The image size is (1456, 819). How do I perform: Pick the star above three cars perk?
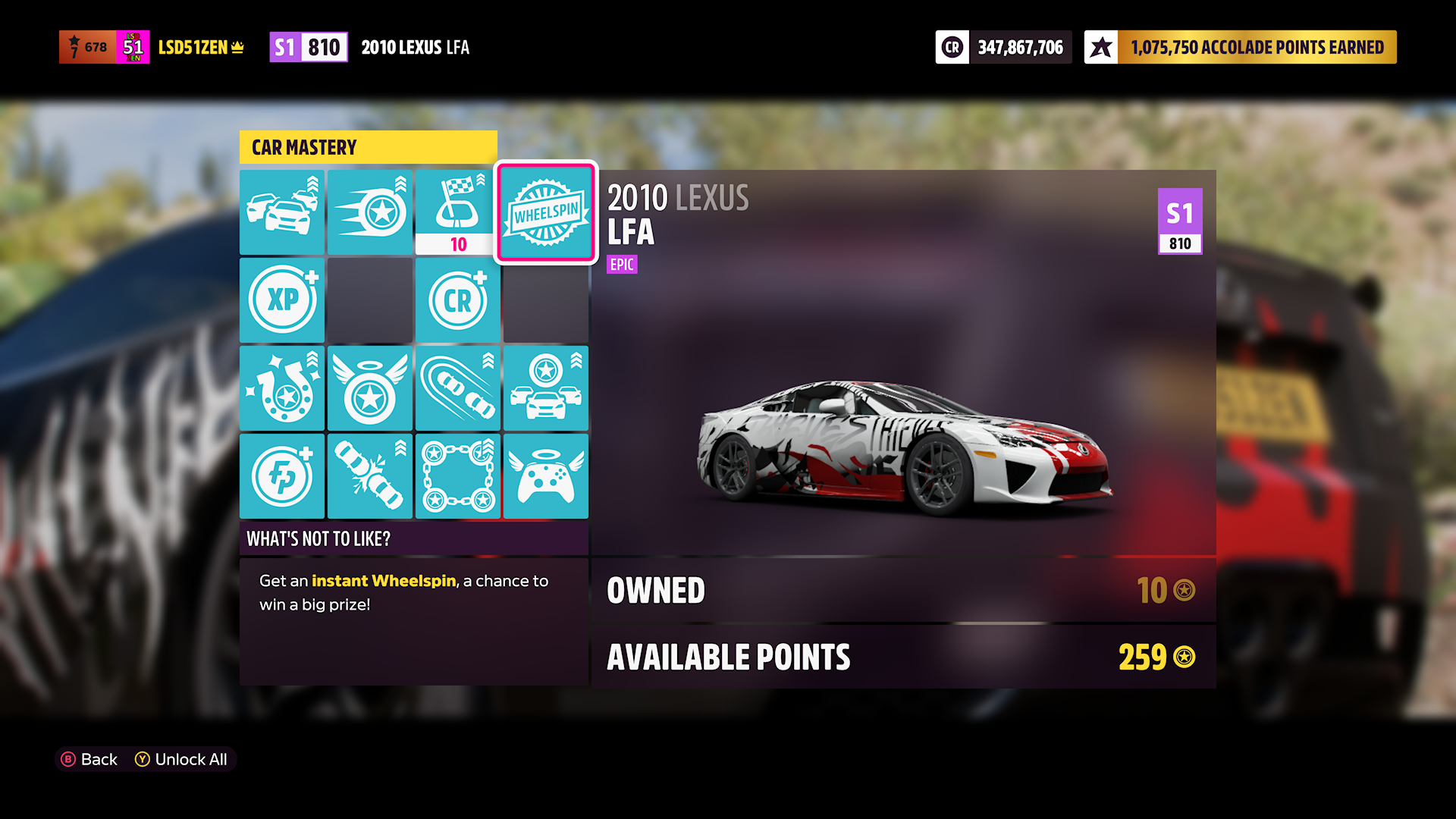click(545, 388)
